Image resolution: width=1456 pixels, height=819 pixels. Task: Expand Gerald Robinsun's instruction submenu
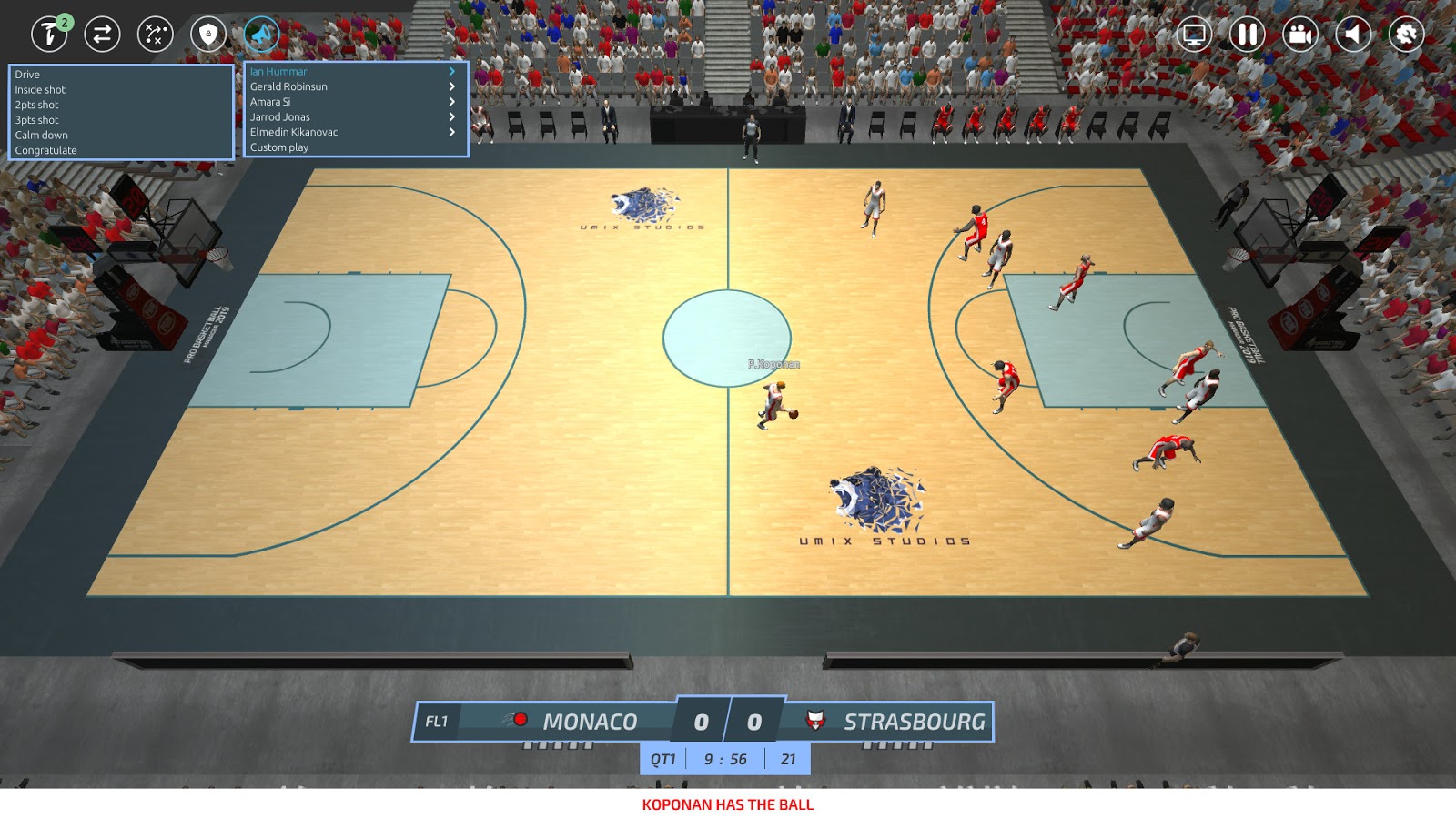[289, 86]
